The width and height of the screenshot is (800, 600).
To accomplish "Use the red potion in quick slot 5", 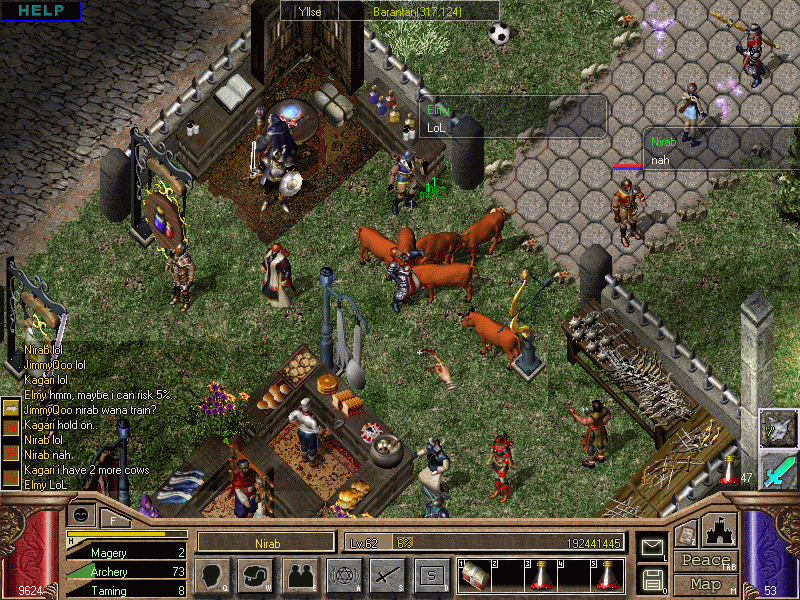I will coord(608,575).
